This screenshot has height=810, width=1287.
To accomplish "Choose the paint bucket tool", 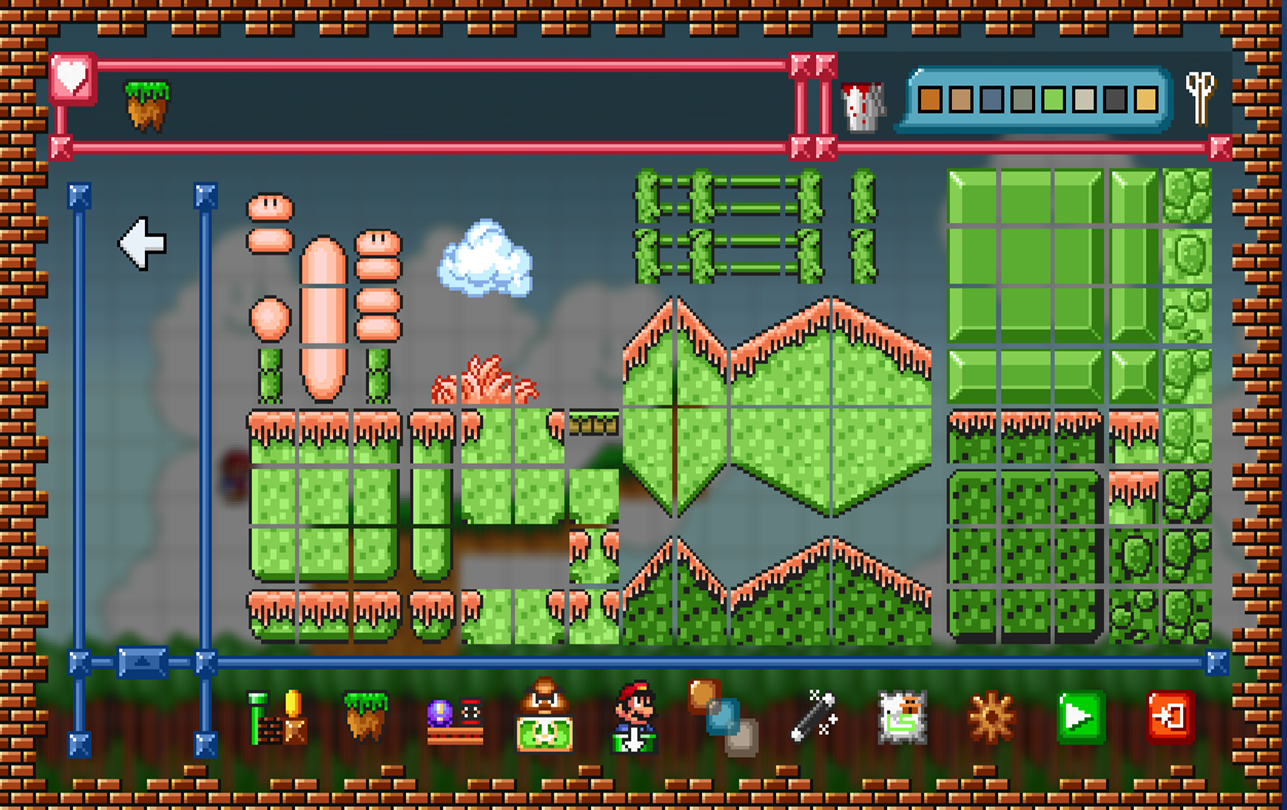I will tap(864, 105).
